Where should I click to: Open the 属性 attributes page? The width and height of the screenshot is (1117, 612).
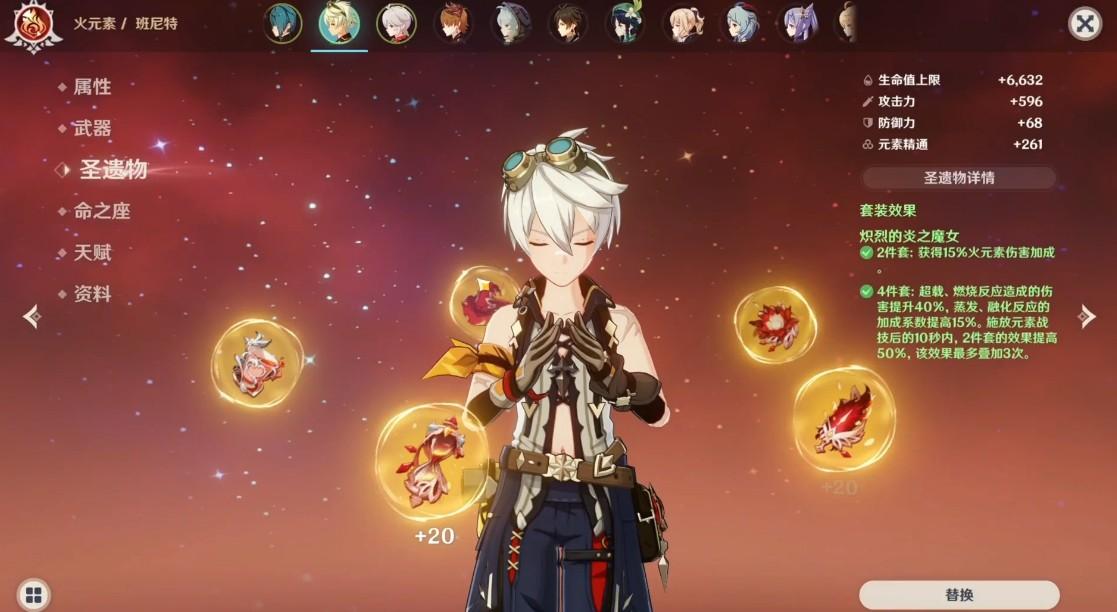pyautogui.click(x=92, y=87)
